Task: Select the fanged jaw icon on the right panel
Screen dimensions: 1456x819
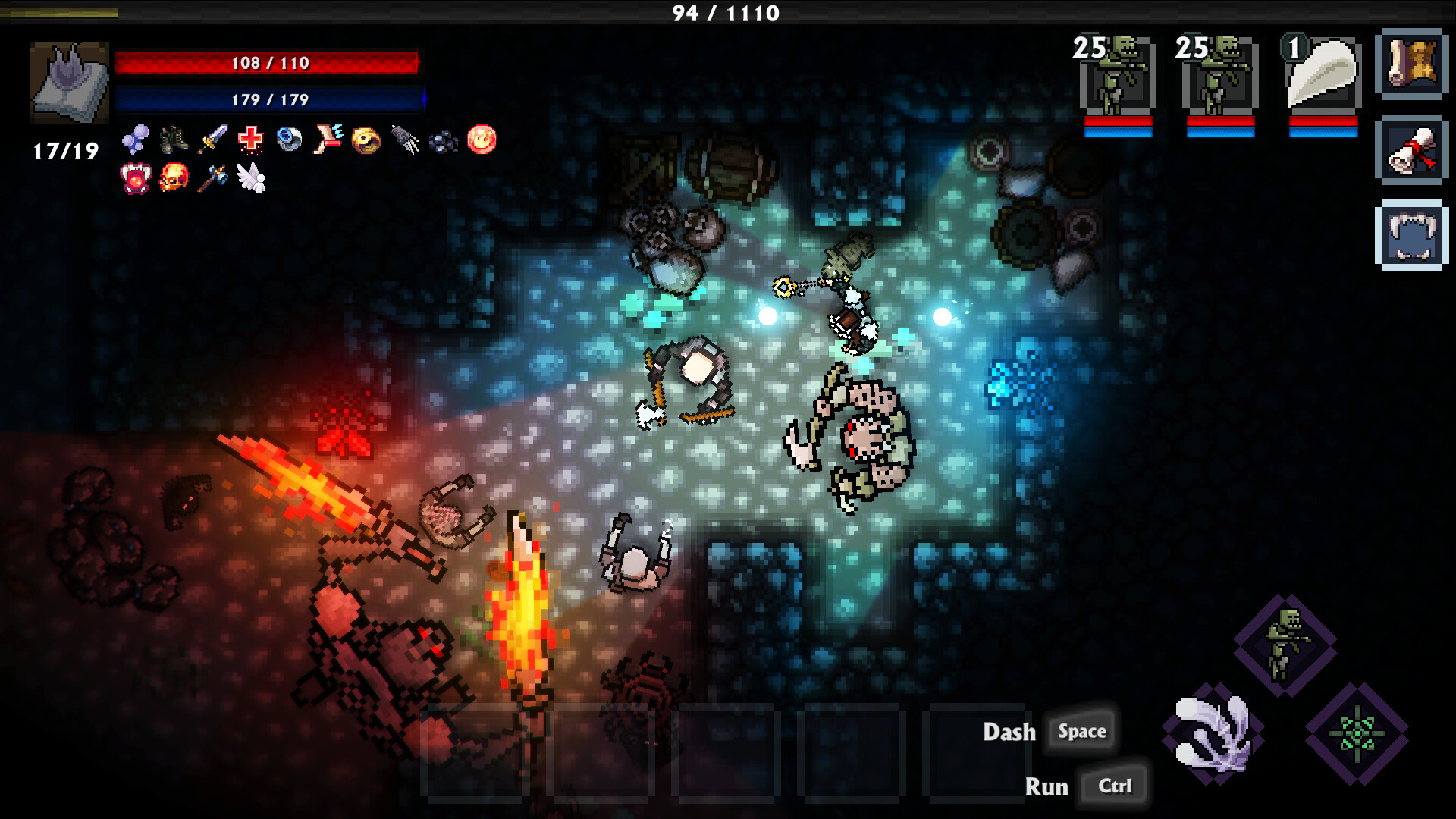Action: coord(1412,231)
